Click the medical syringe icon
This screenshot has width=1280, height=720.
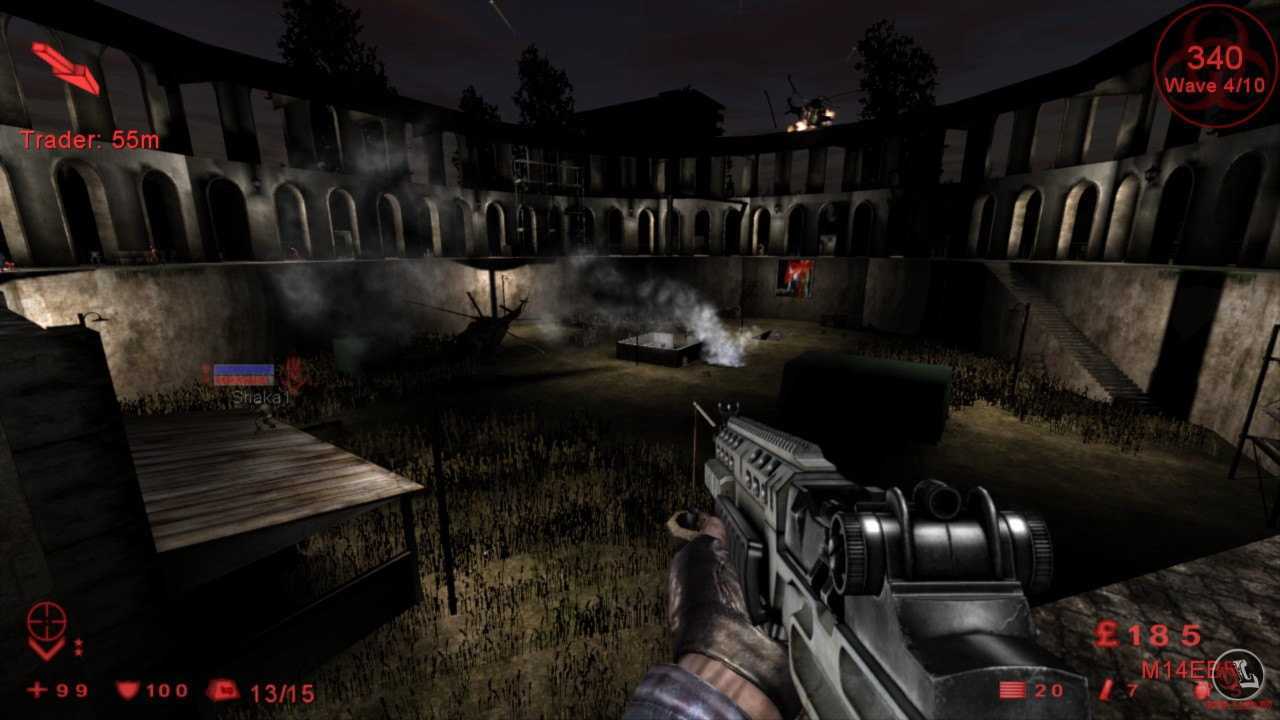[1106, 690]
